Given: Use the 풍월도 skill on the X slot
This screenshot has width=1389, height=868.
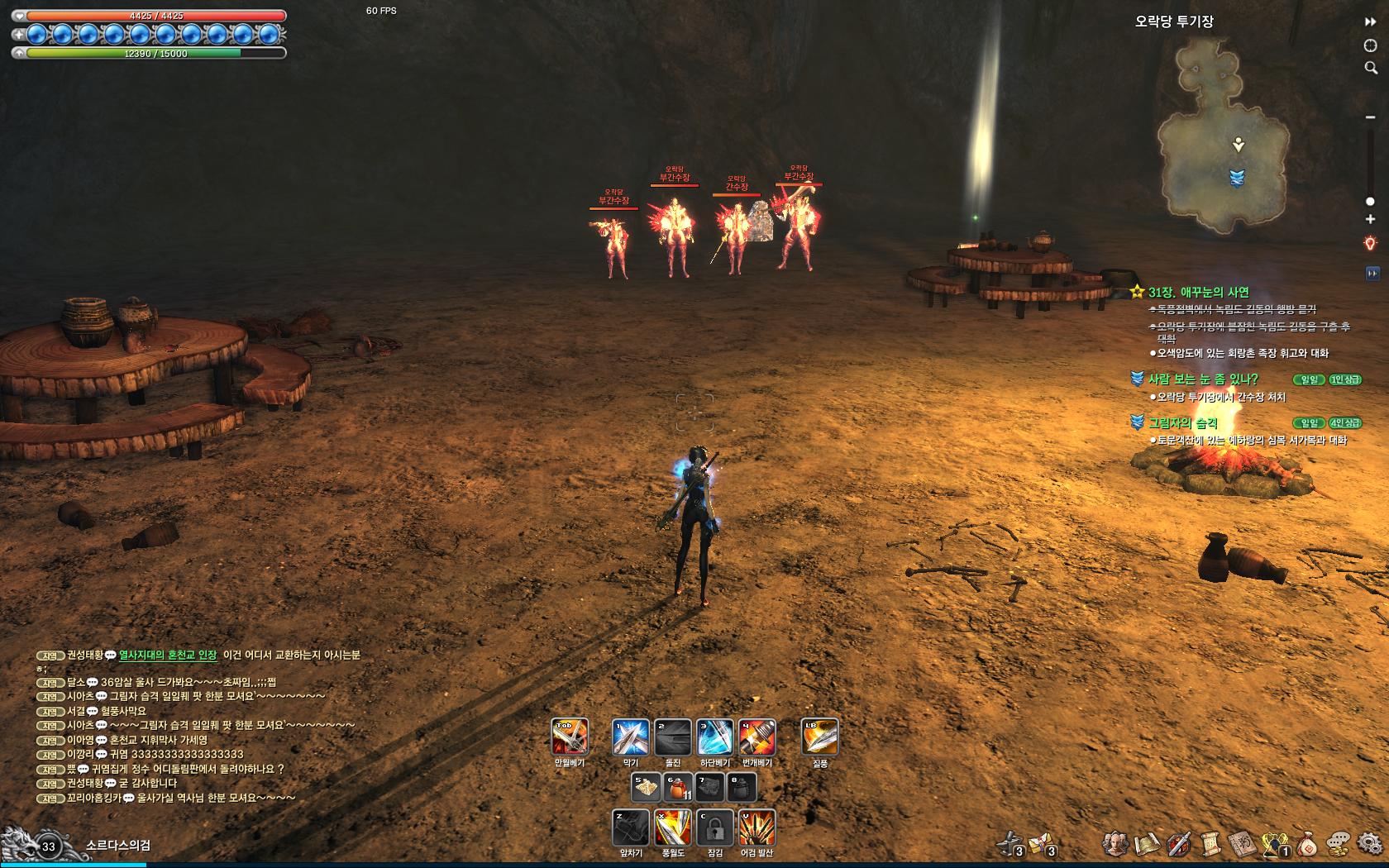Looking at the screenshot, I should coord(673,827).
